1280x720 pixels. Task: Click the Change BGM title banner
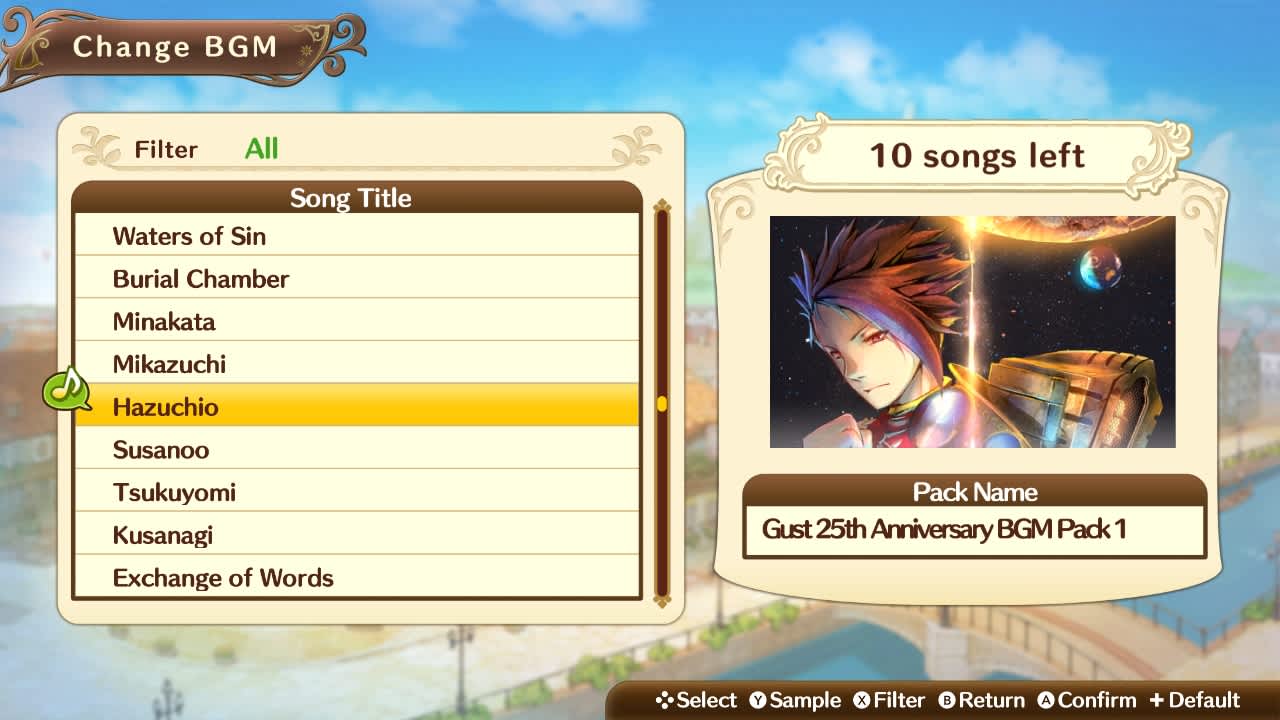[176, 46]
